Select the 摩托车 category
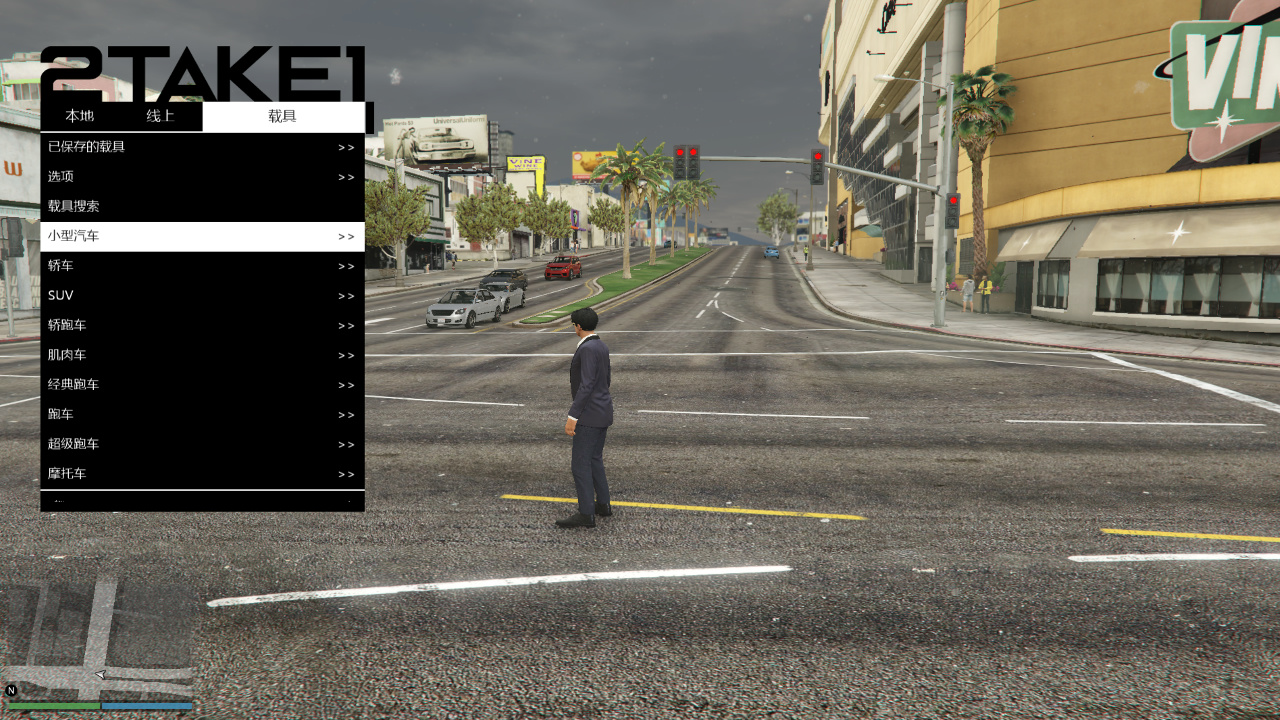Image resolution: width=1280 pixels, height=720 pixels. [x=202, y=474]
